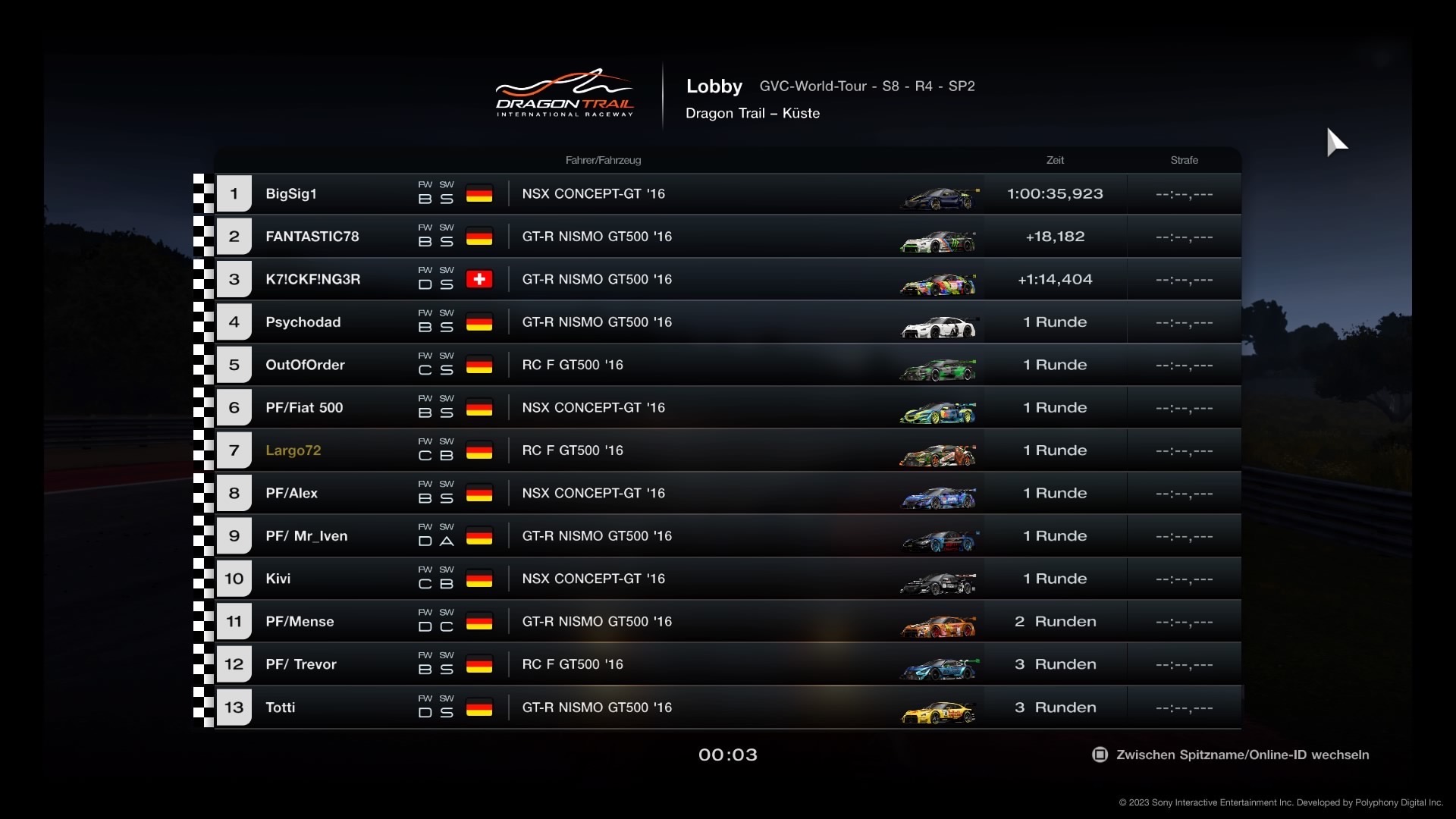
Task: Click Psychodad's fourth place row
Action: (728, 322)
